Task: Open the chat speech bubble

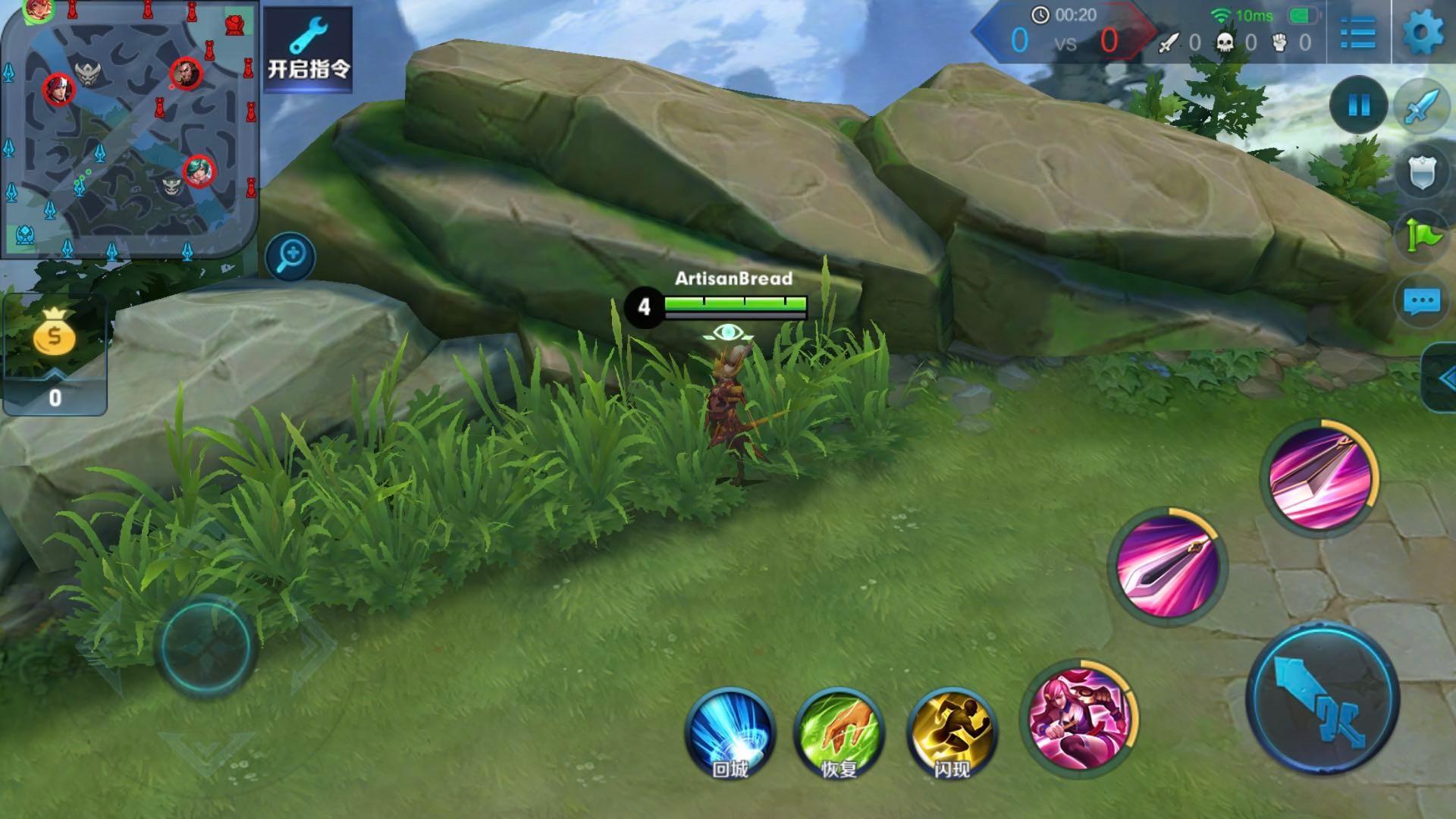Action: [1422, 302]
